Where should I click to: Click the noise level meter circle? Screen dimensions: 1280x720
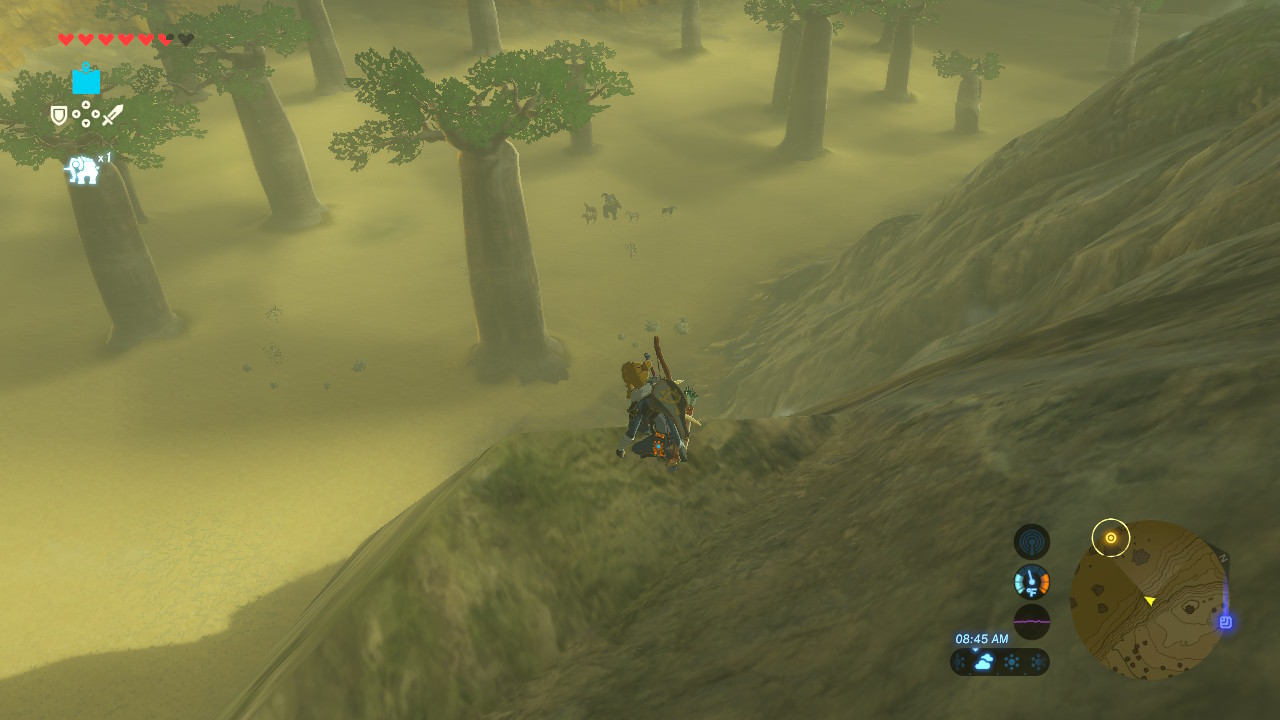point(1032,621)
